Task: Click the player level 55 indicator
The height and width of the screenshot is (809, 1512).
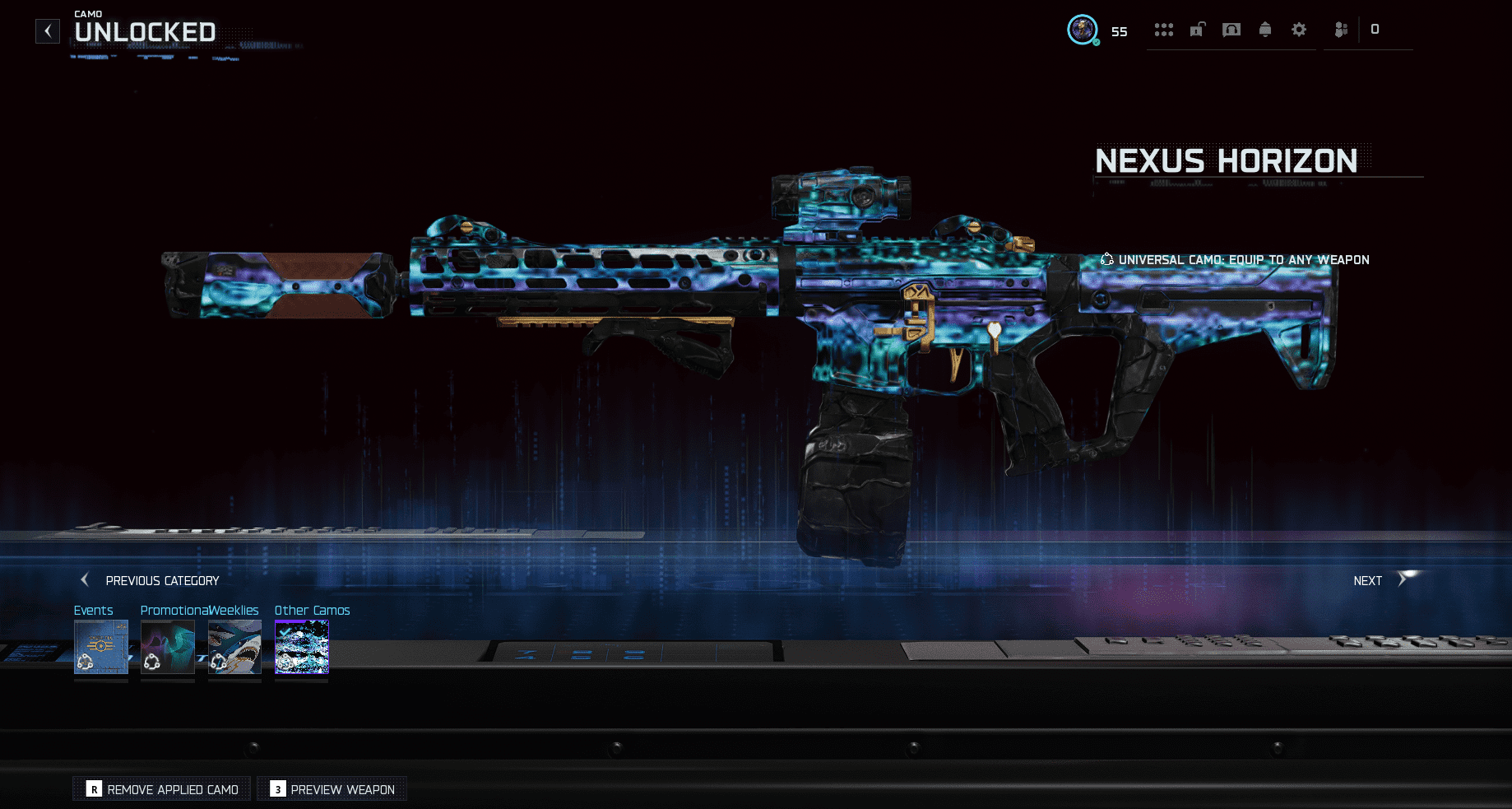Action: (1119, 31)
